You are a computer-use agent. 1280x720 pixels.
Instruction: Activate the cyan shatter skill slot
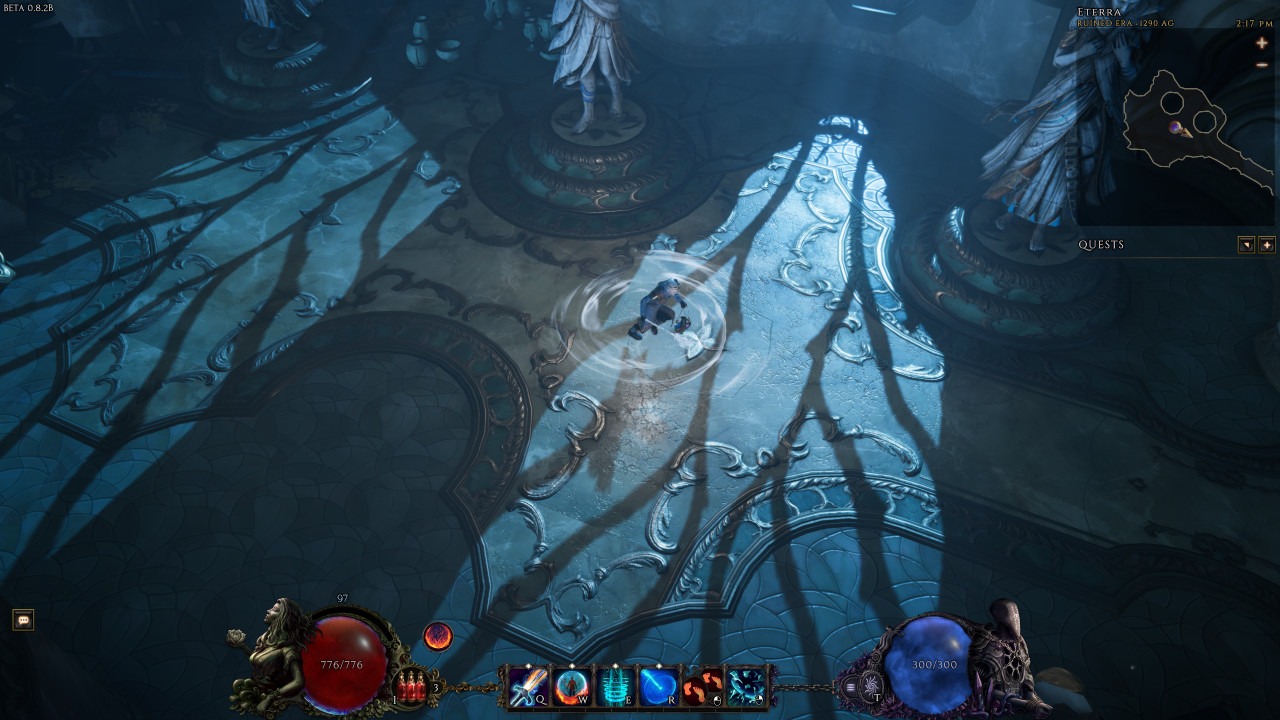click(x=744, y=686)
